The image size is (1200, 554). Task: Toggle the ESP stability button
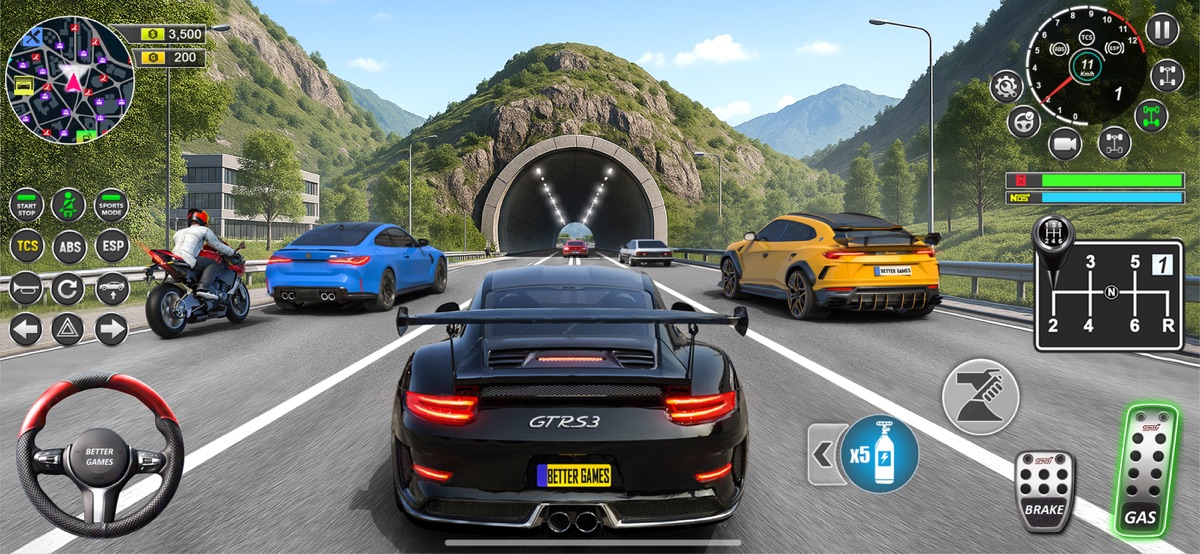pyautogui.click(x=111, y=245)
